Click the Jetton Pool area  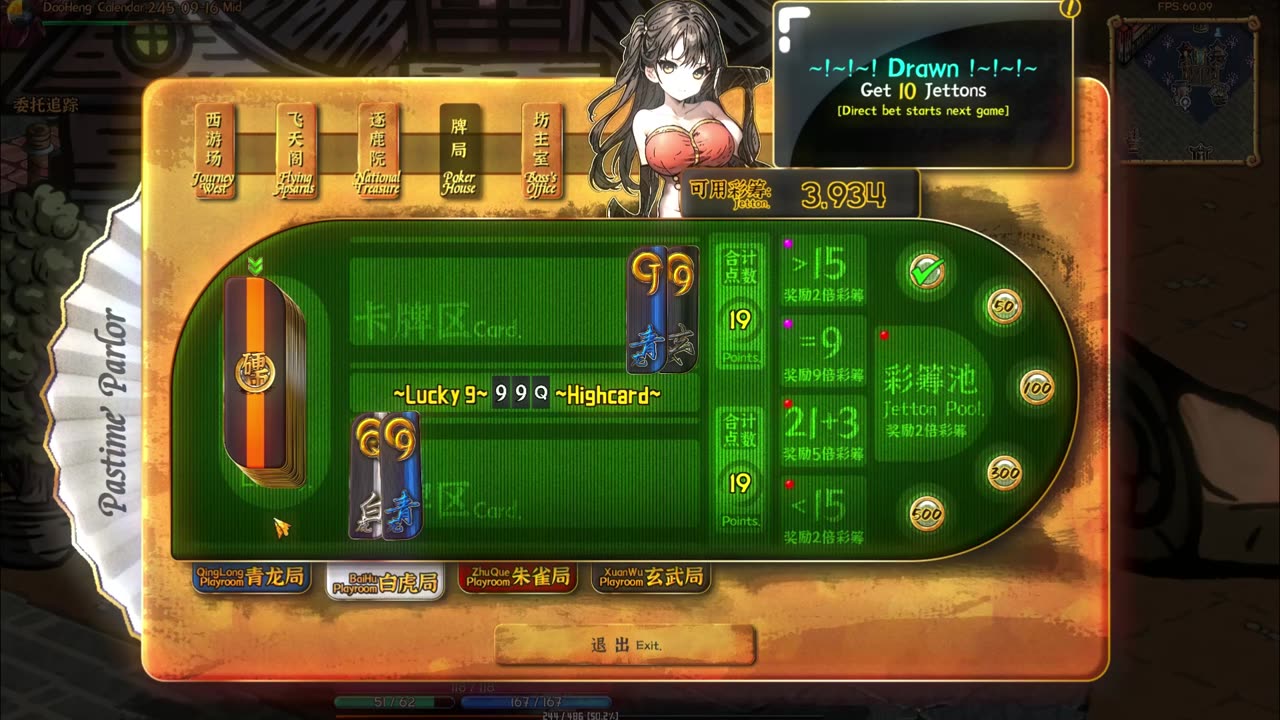(x=934, y=393)
